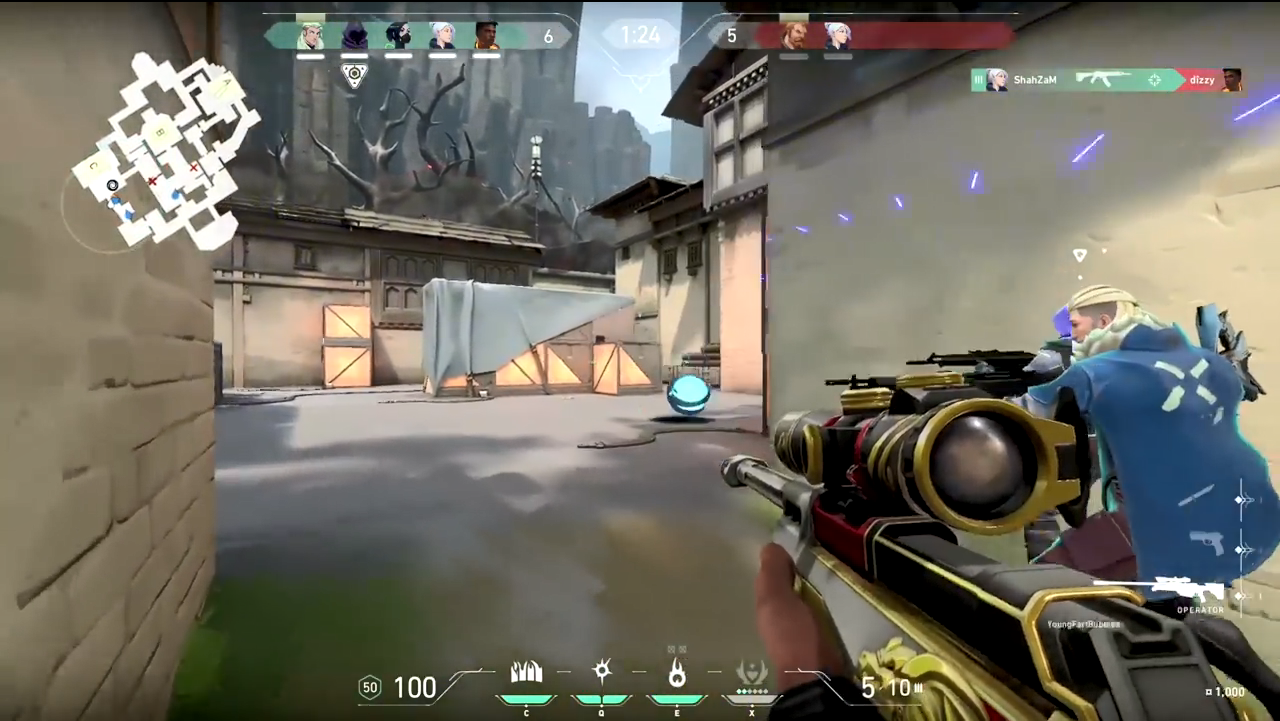Open the ShahZaM kill feed entry

(1106, 80)
